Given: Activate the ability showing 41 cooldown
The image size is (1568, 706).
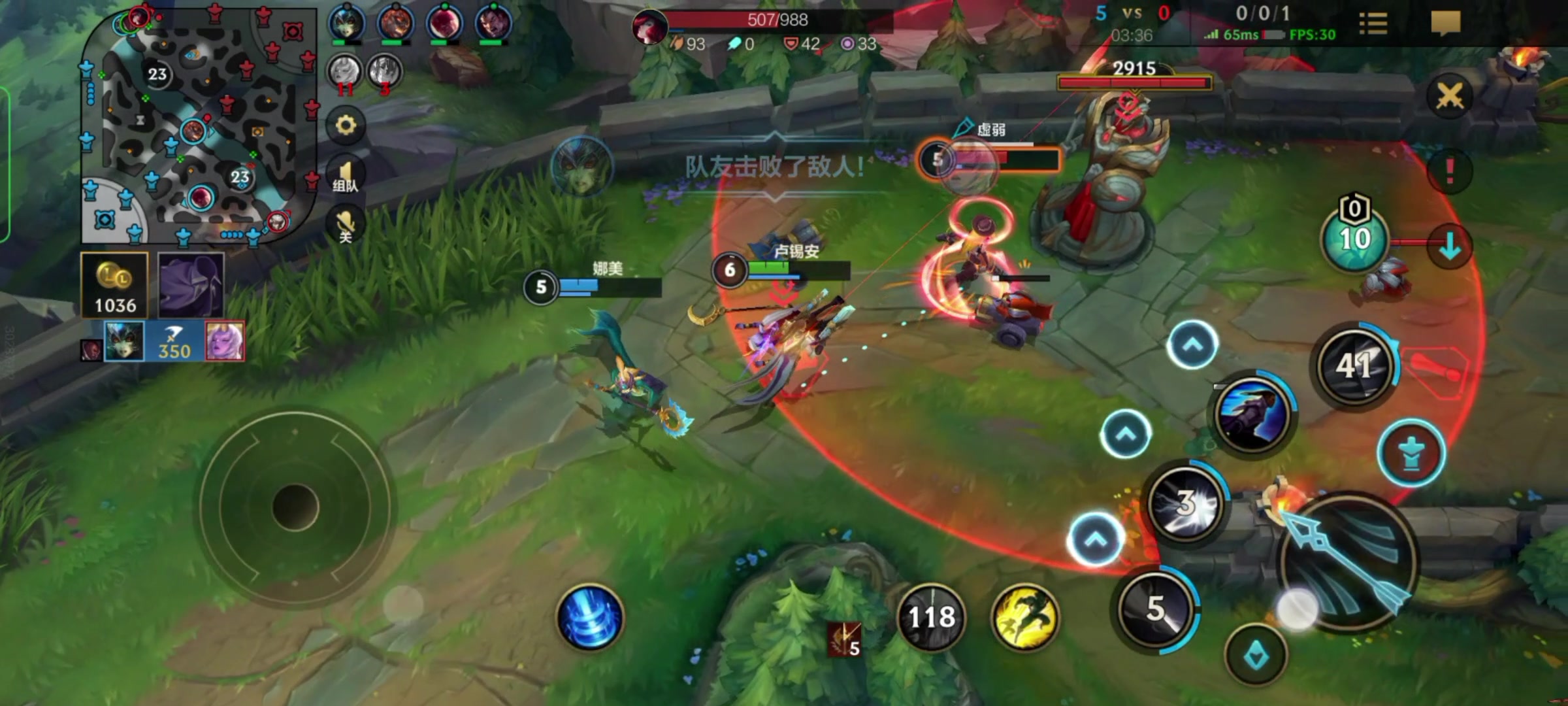Looking at the screenshot, I should coord(1354,365).
